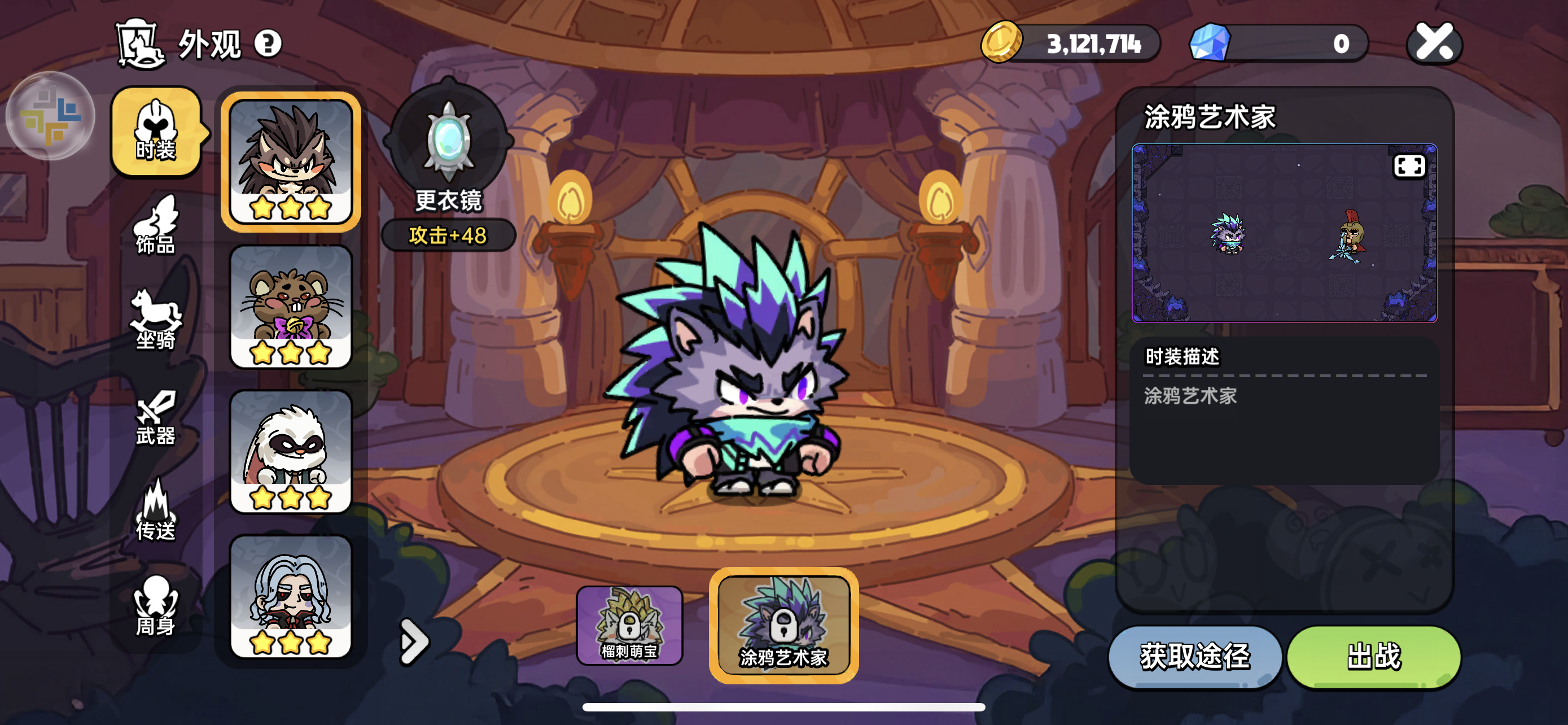Switch to the 饰品 accessories tab
Image resolution: width=1568 pixels, height=725 pixels.
tap(156, 225)
